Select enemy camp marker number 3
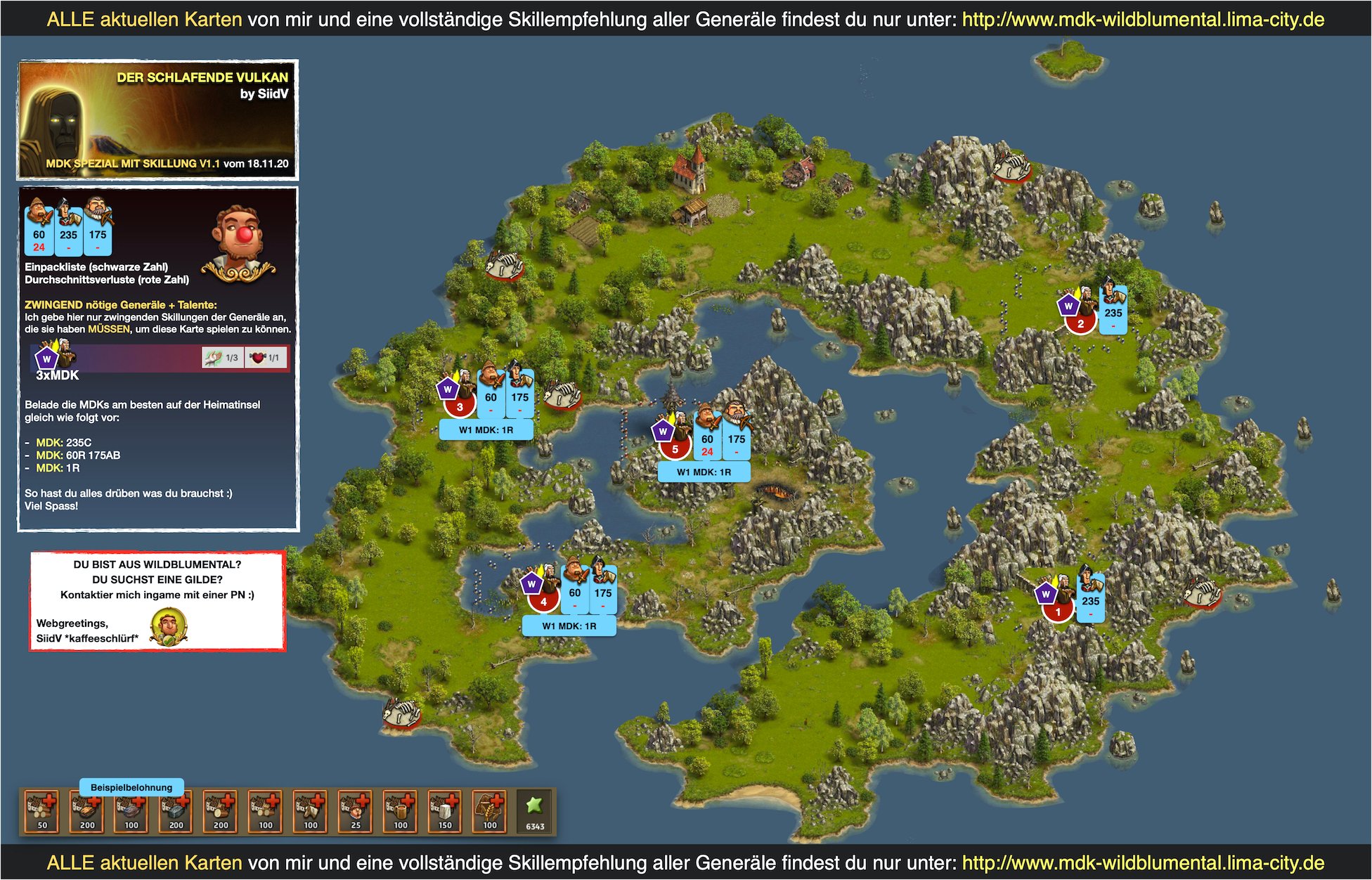1372x880 pixels. pos(460,406)
